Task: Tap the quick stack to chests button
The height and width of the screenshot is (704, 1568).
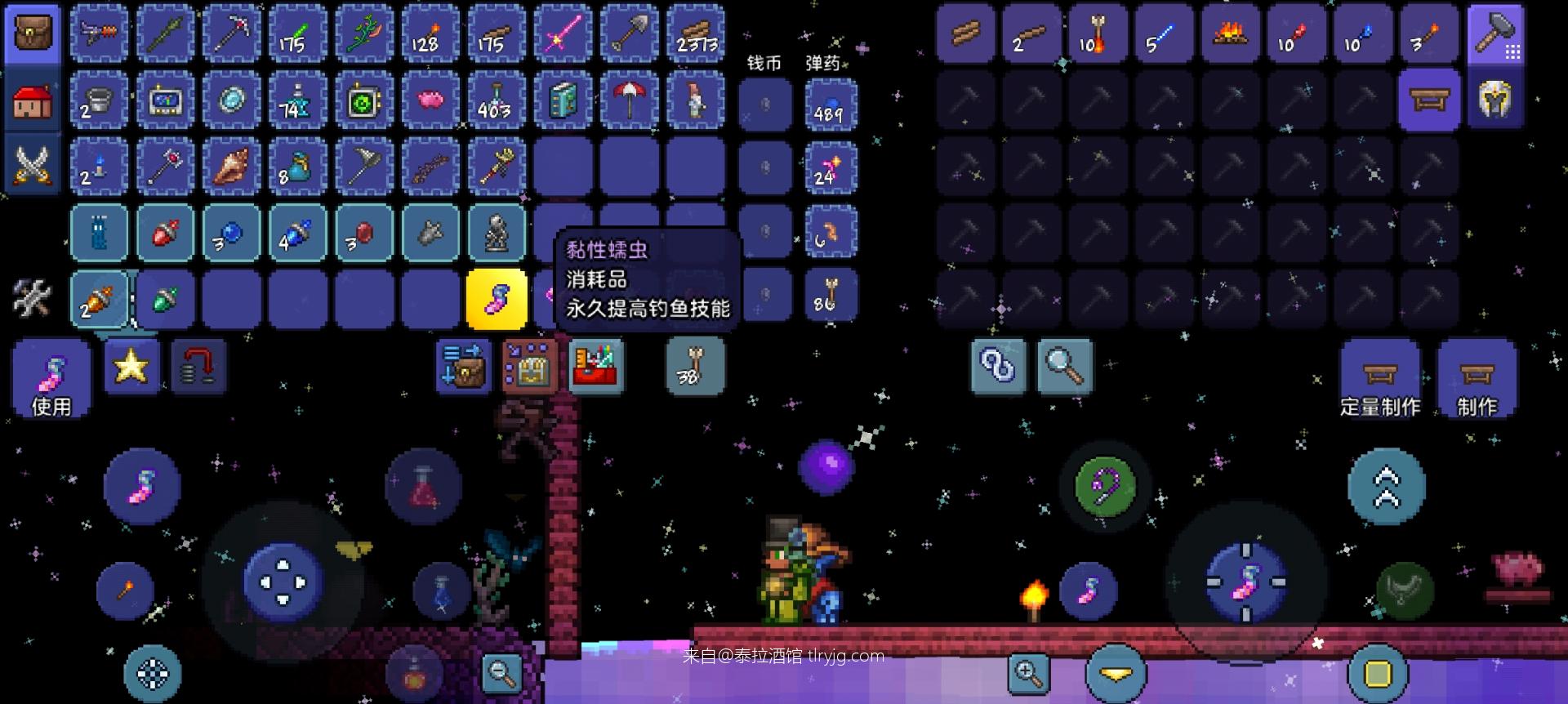Action: pos(462,367)
